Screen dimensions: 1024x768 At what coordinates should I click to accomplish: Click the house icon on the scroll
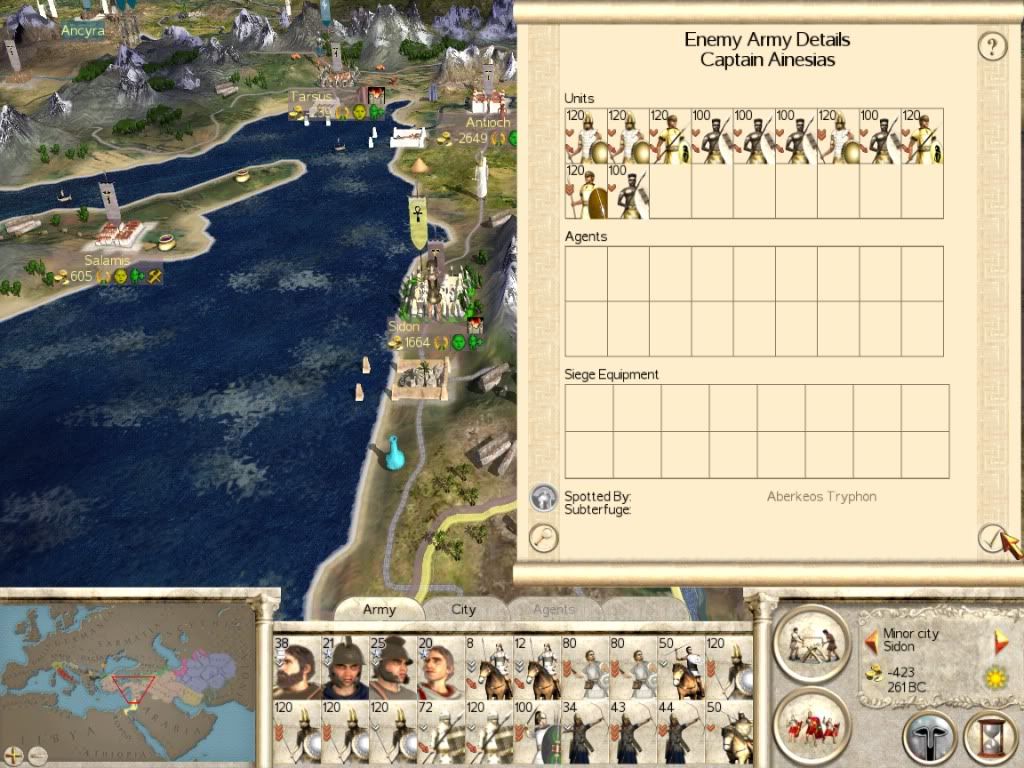pyautogui.click(x=543, y=496)
